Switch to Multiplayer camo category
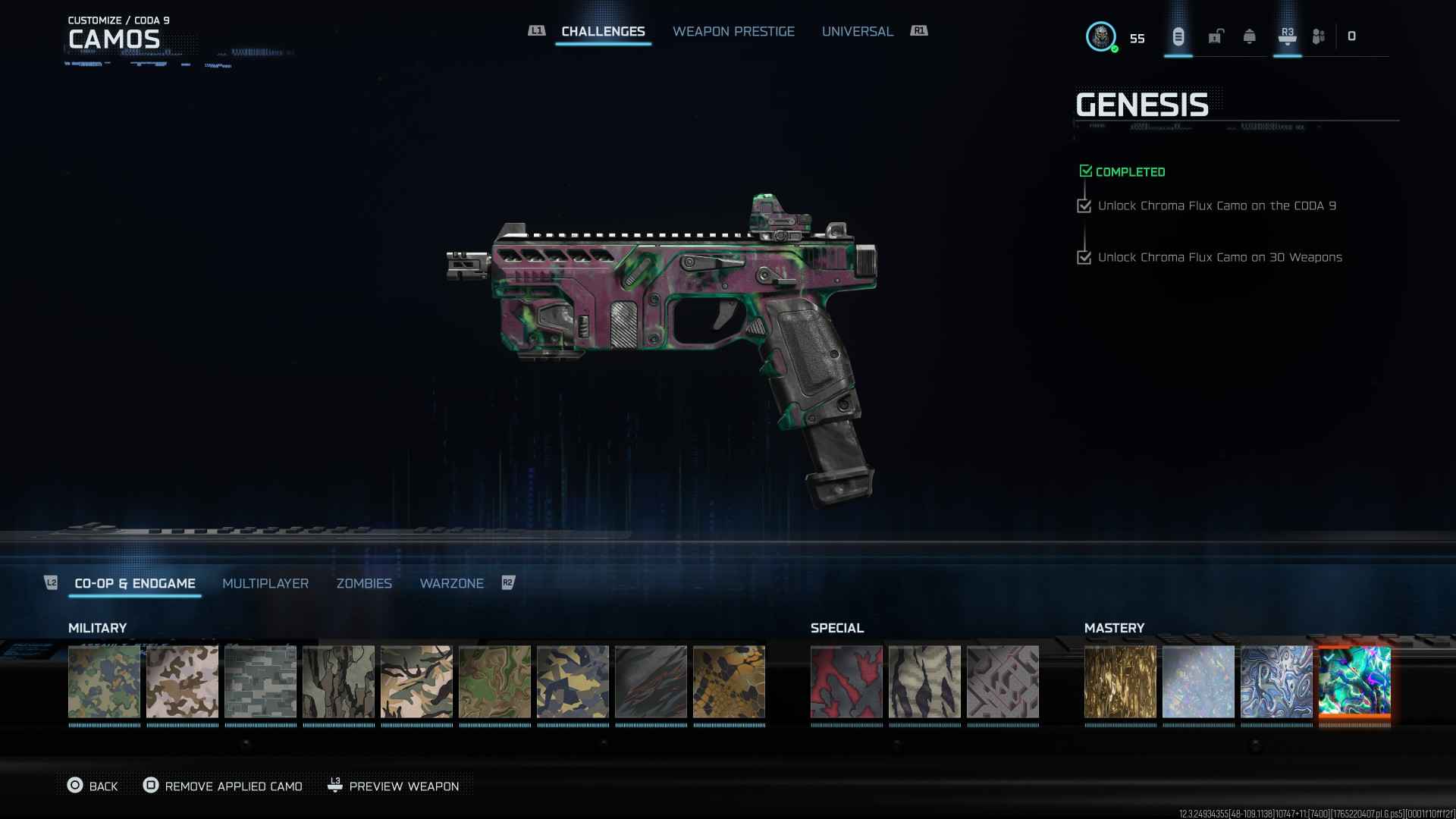Viewport: 1456px width, 819px height. click(x=265, y=583)
